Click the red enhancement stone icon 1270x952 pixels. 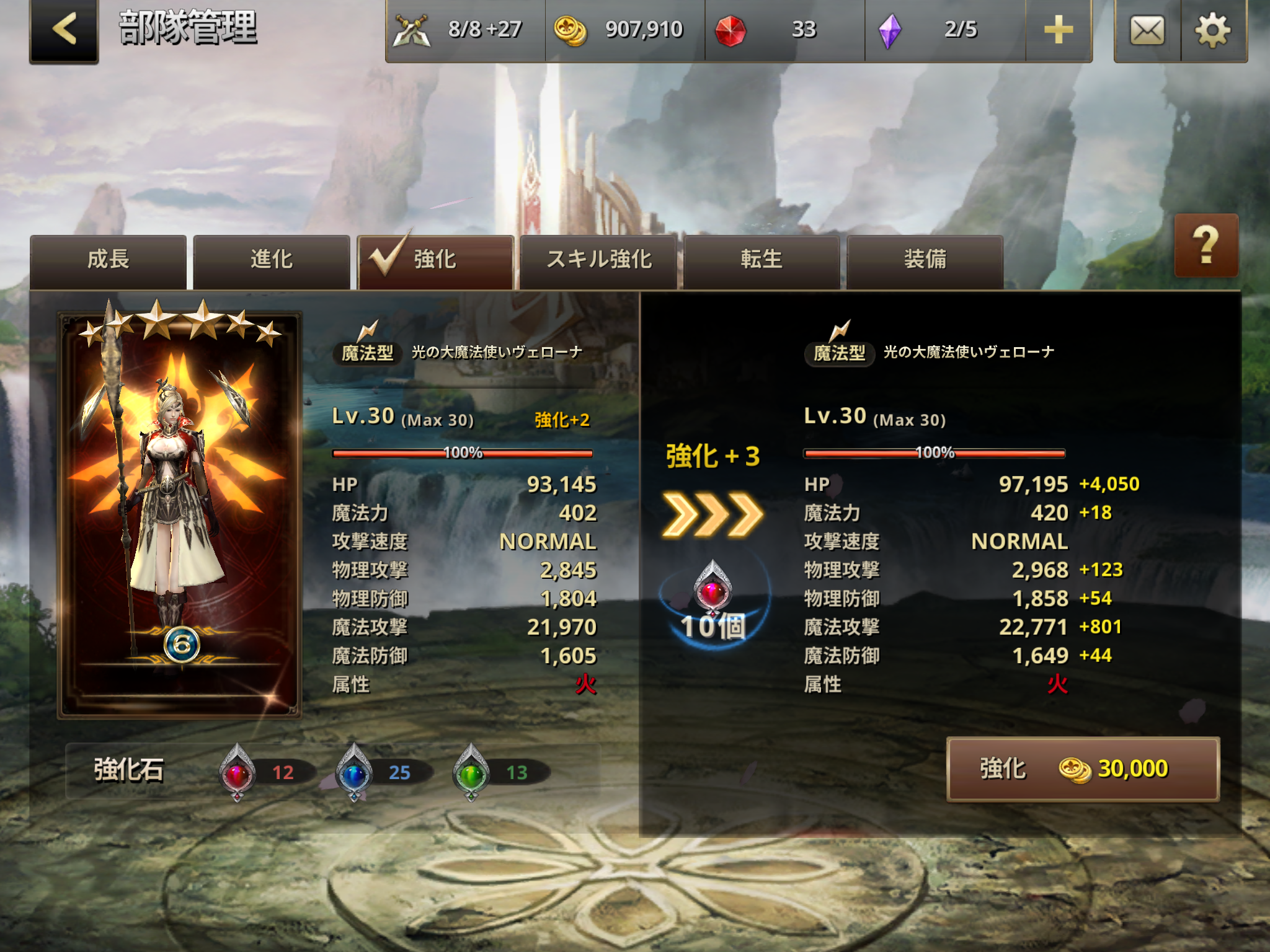click(x=237, y=772)
